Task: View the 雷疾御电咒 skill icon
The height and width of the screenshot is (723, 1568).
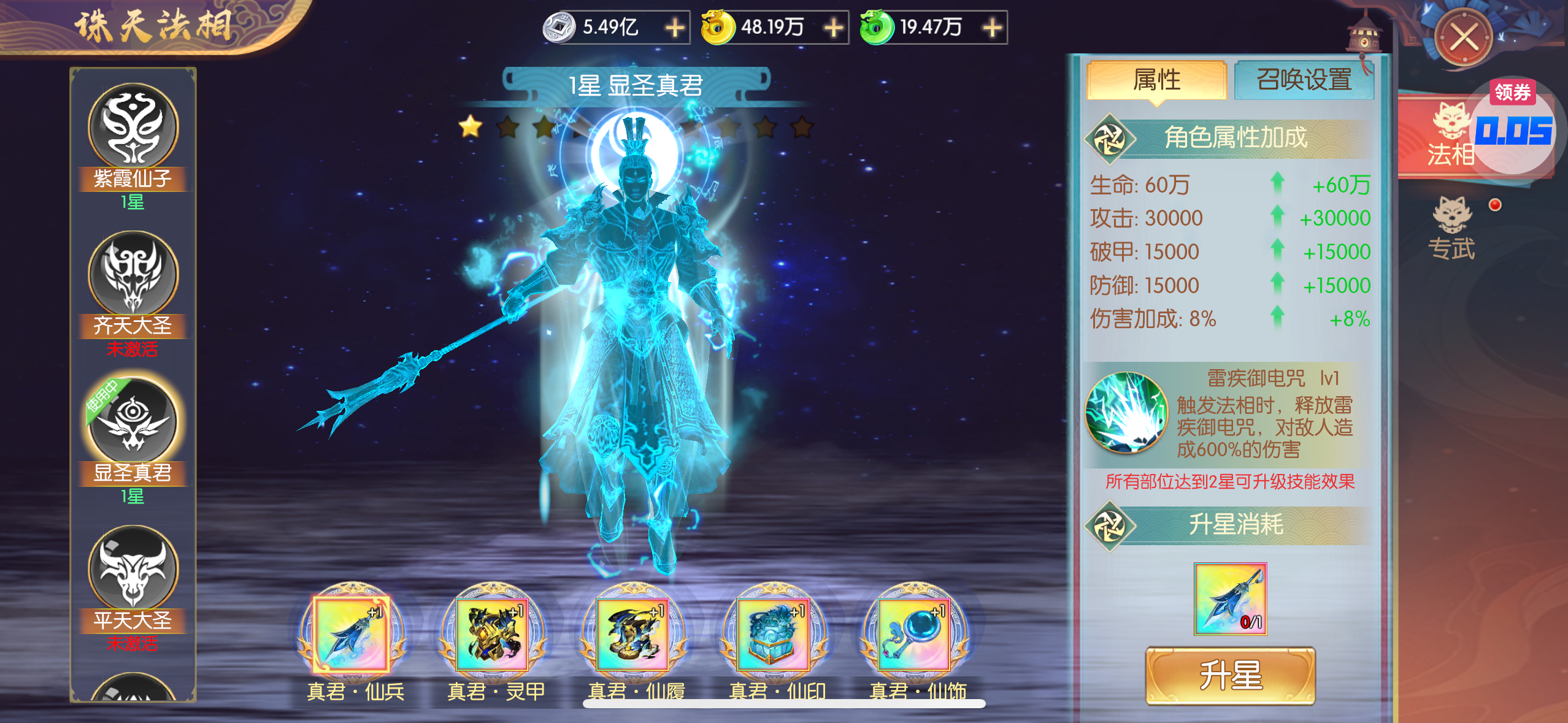Action: click(1126, 413)
